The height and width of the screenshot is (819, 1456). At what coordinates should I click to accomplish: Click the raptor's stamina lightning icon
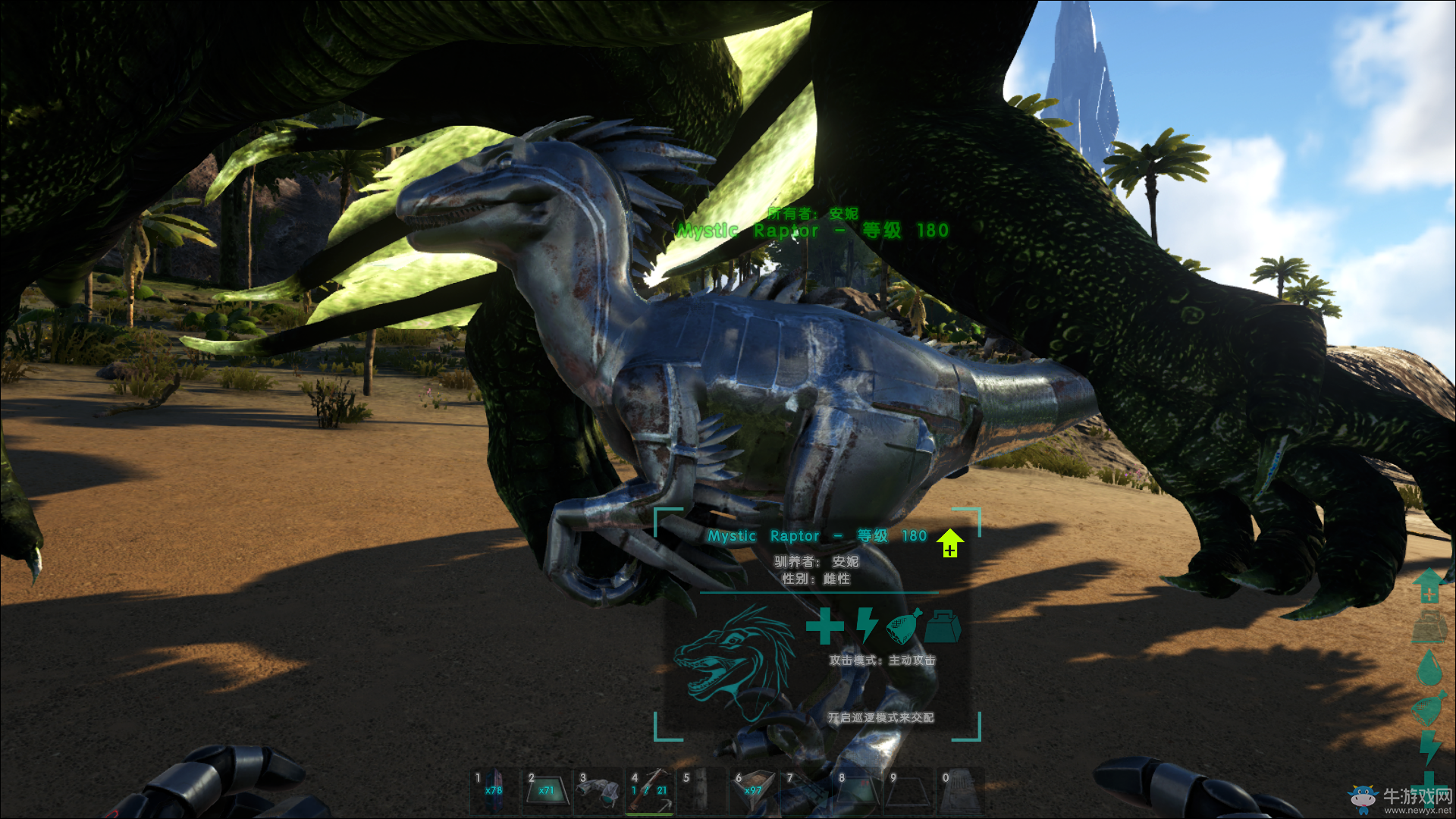coord(866,626)
